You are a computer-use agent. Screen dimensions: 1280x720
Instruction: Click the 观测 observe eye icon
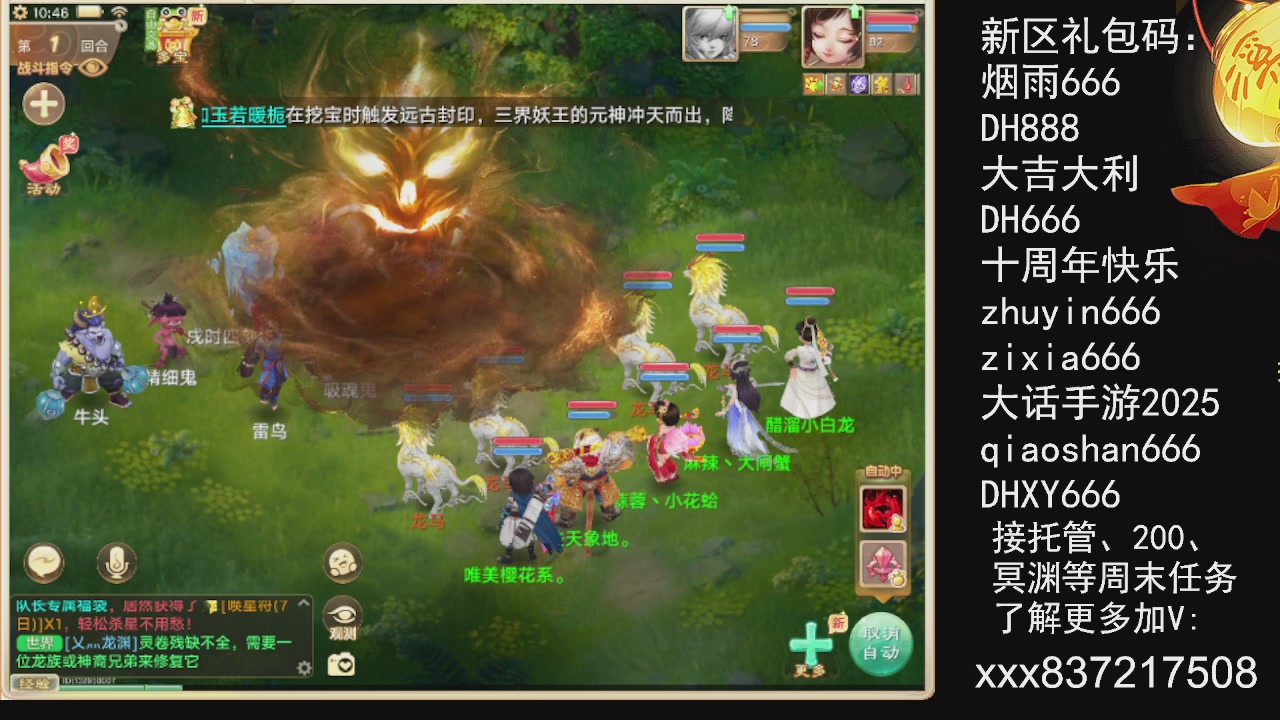(x=342, y=615)
